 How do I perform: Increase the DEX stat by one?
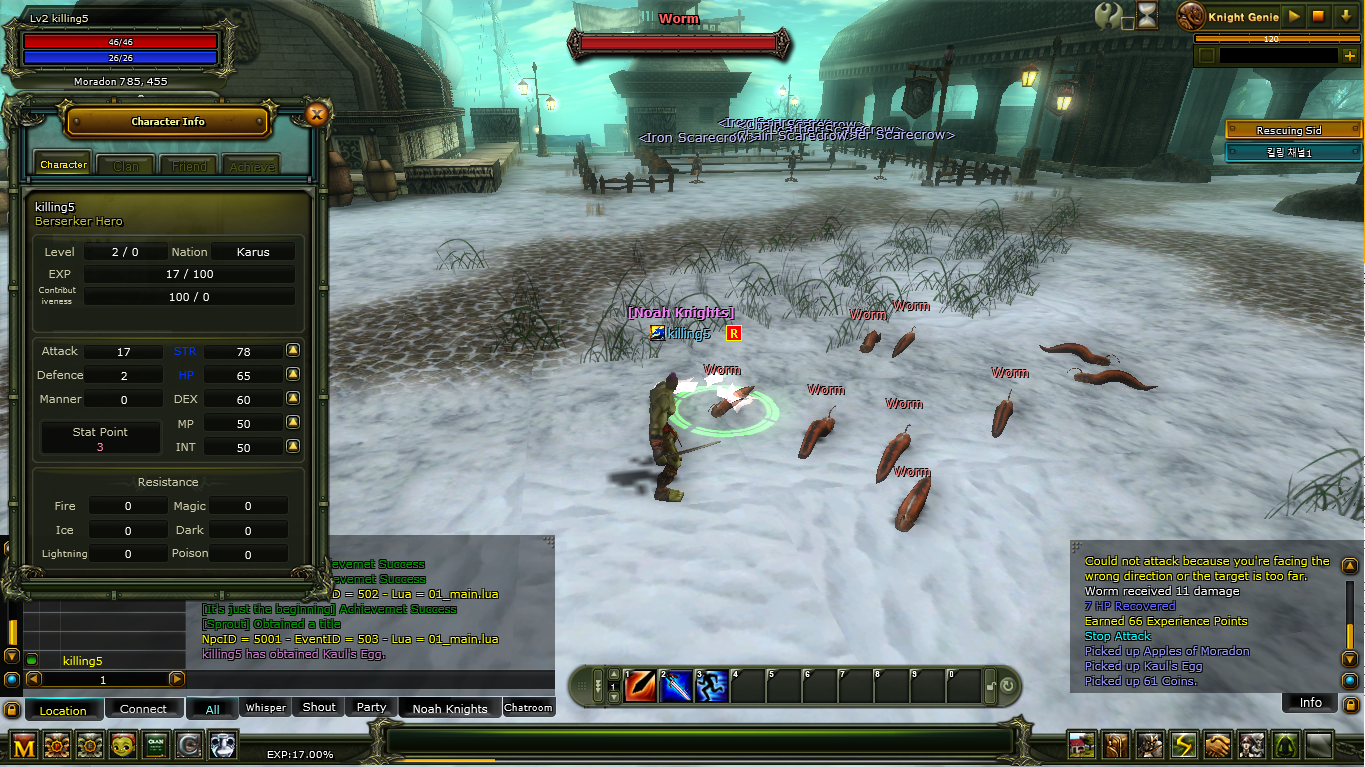(293, 398)
